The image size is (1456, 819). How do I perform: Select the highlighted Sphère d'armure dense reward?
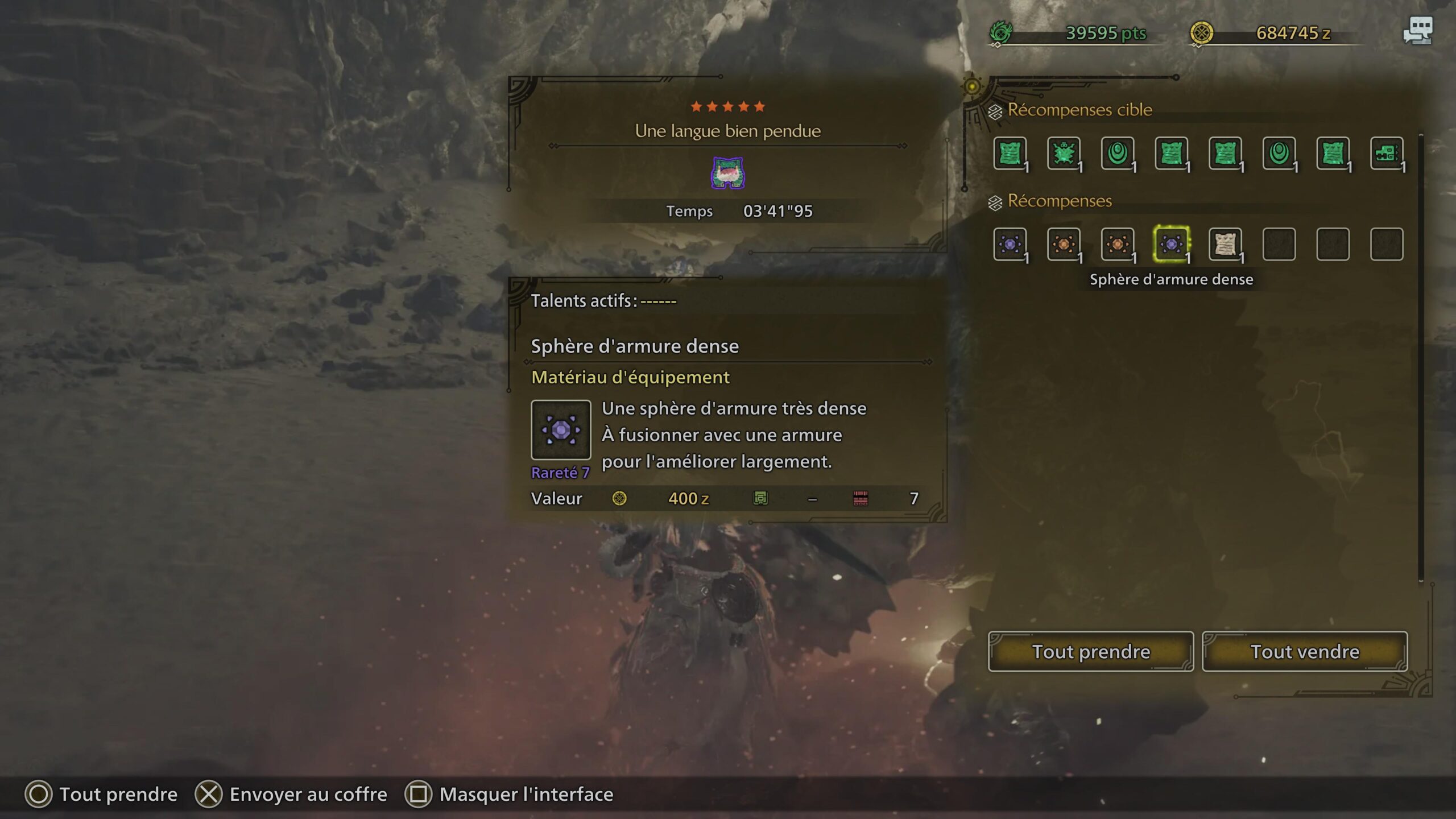[1170, 245]
